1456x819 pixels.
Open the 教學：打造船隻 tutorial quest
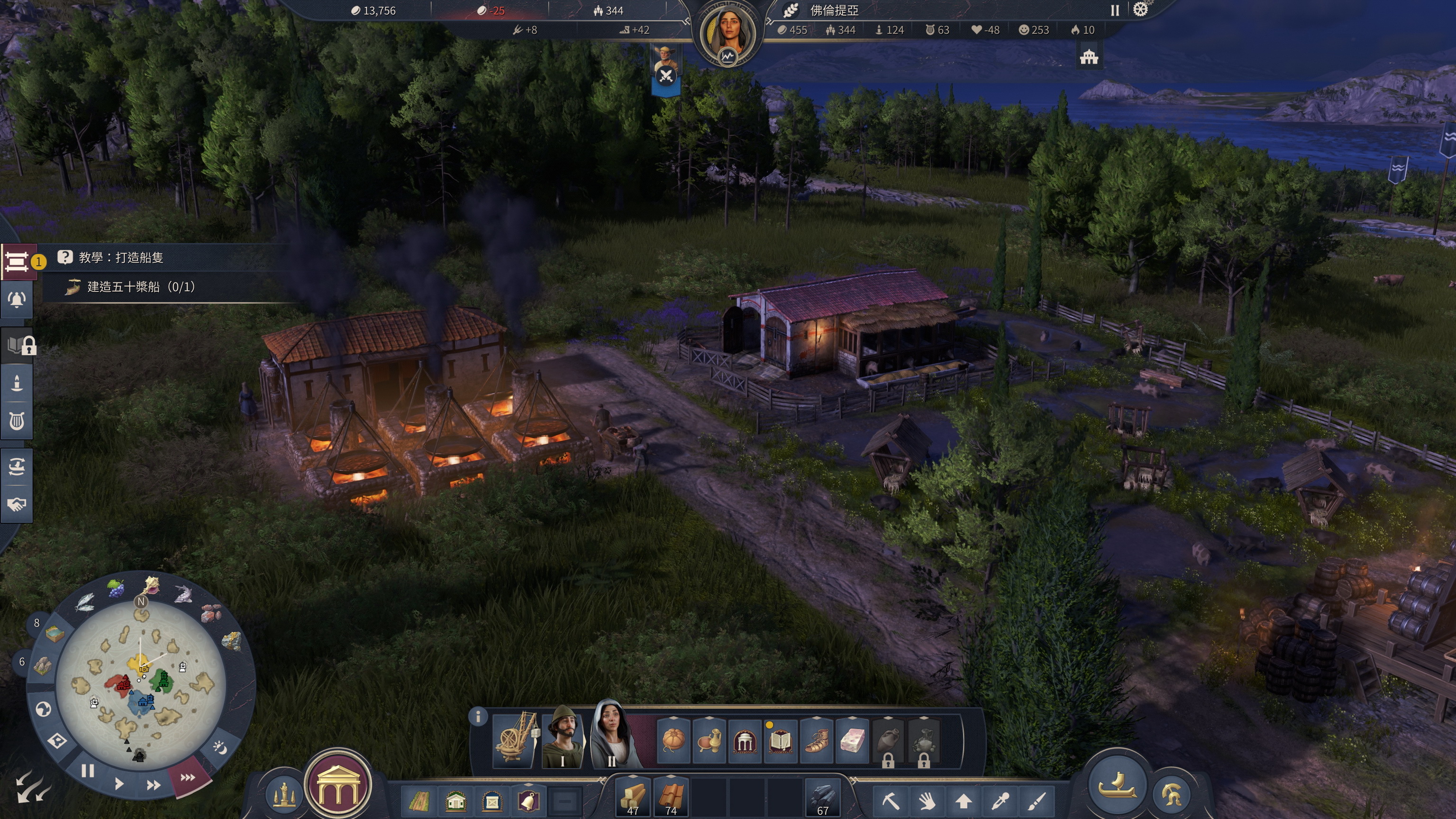[121, 258]
